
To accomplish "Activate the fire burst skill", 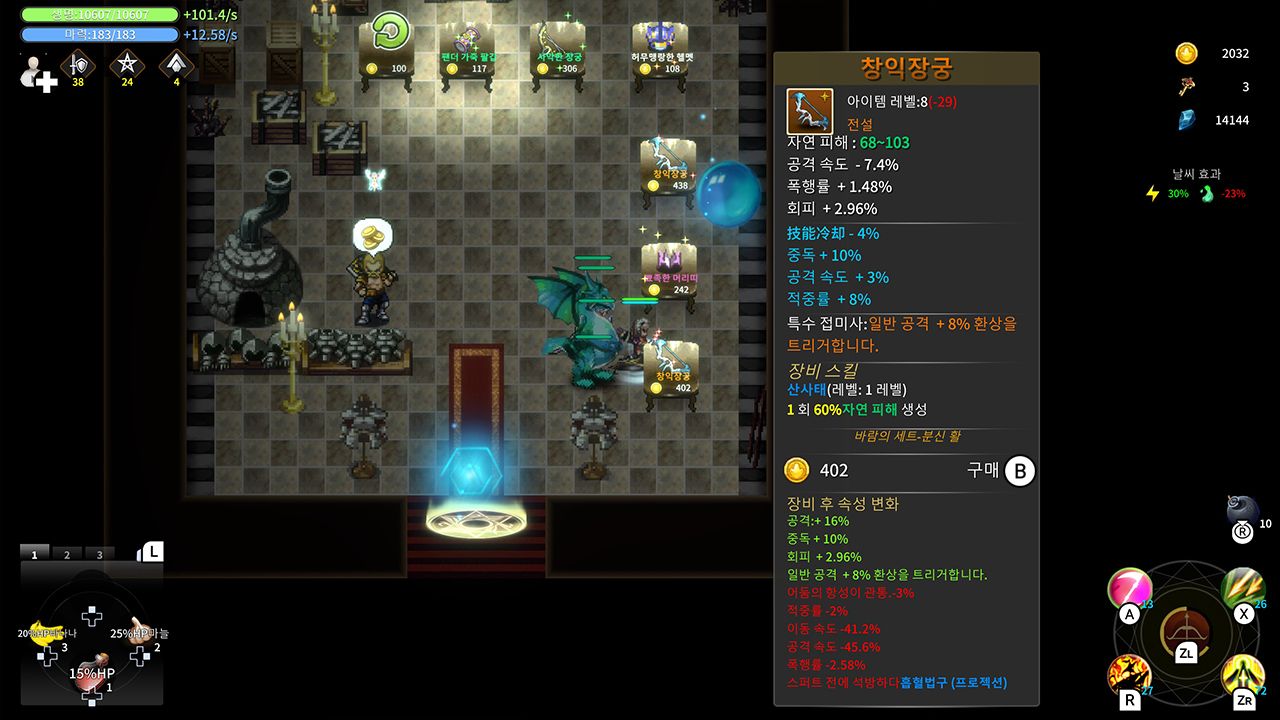I will click(1128, 675).
